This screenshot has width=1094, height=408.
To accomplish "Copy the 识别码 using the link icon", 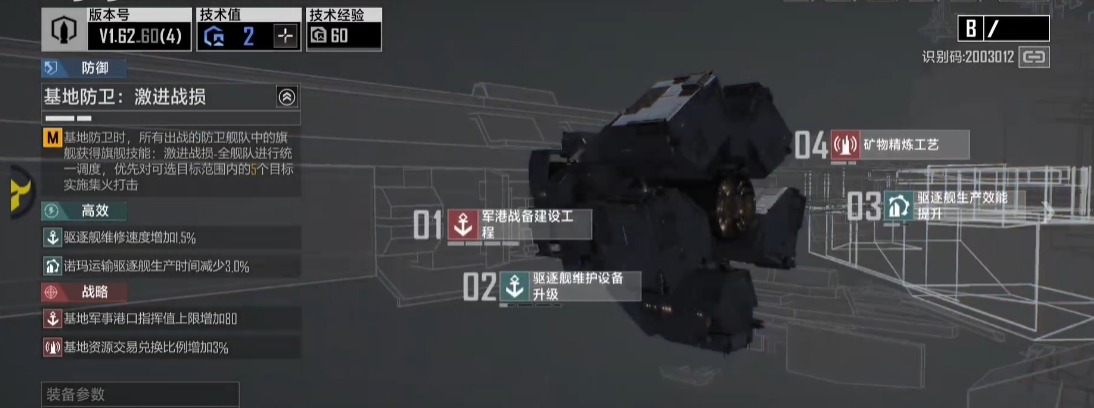I will click(1033, 57).
